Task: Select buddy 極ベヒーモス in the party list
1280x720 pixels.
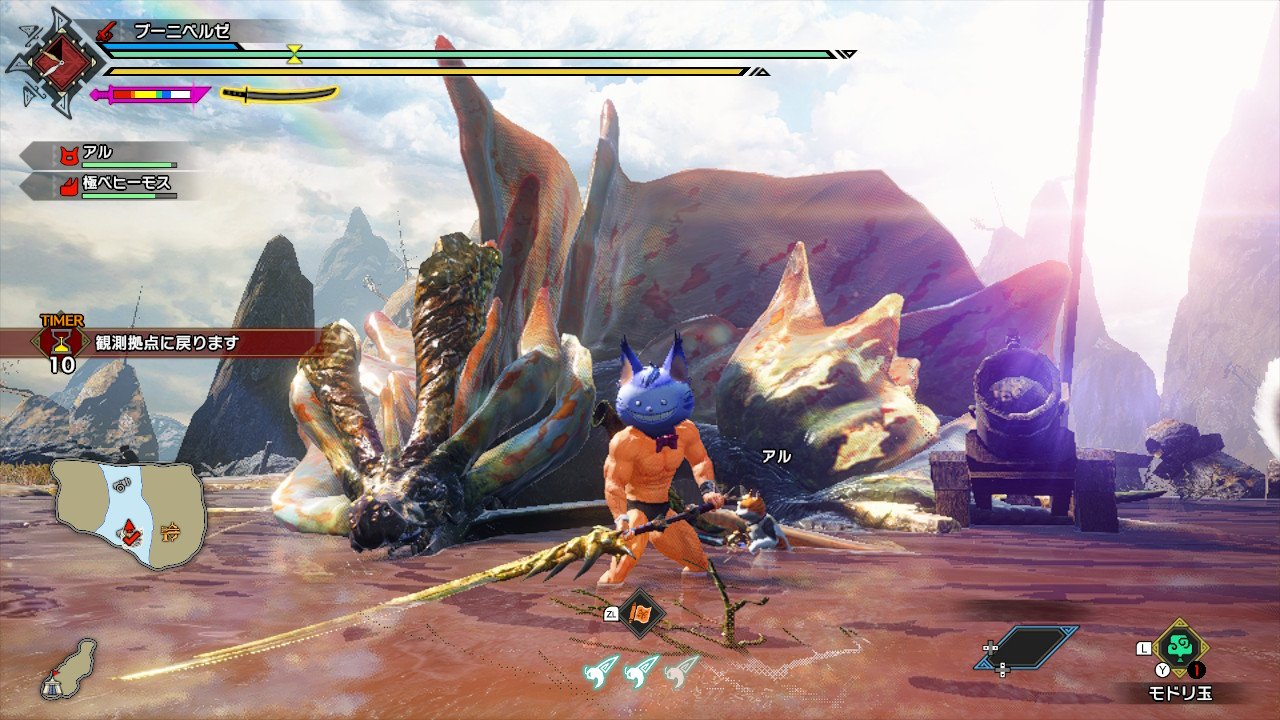Action: point(115,185)
